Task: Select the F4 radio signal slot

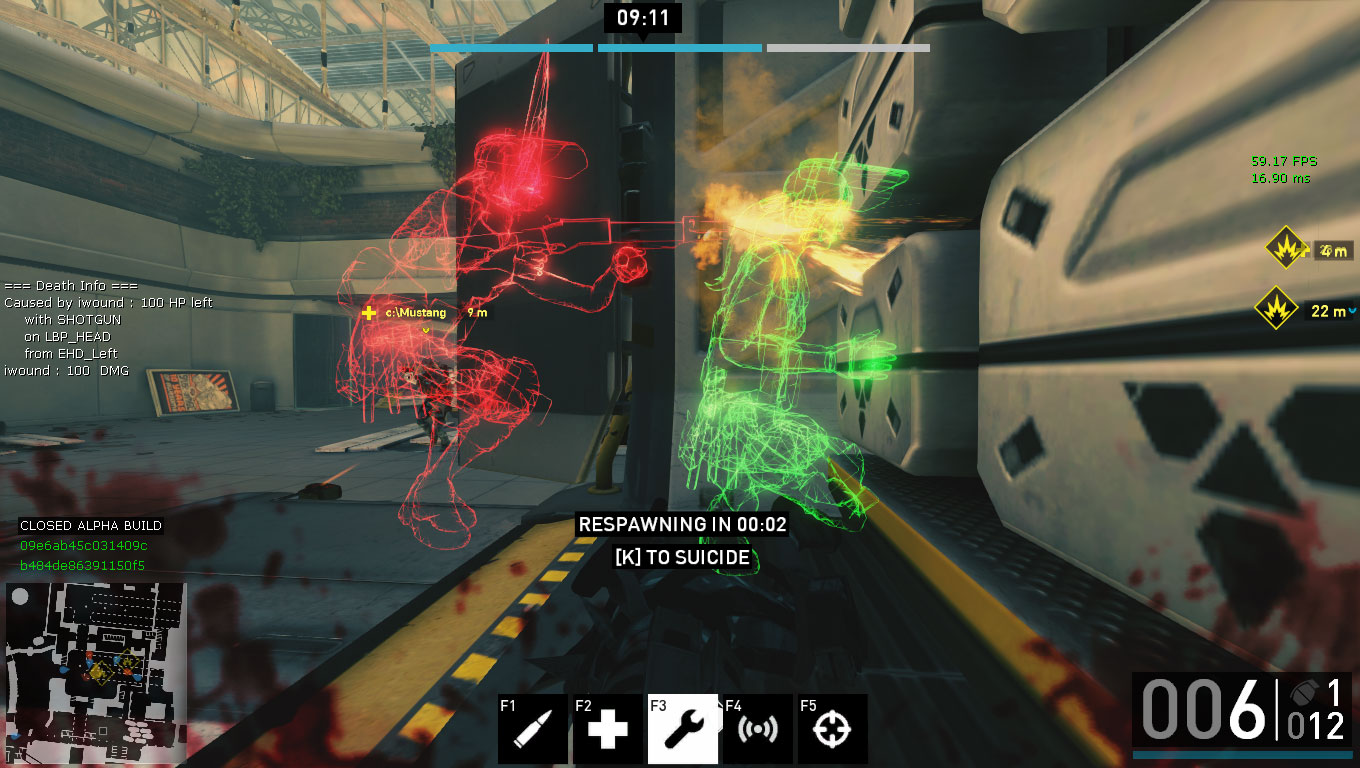Action: 758,729
